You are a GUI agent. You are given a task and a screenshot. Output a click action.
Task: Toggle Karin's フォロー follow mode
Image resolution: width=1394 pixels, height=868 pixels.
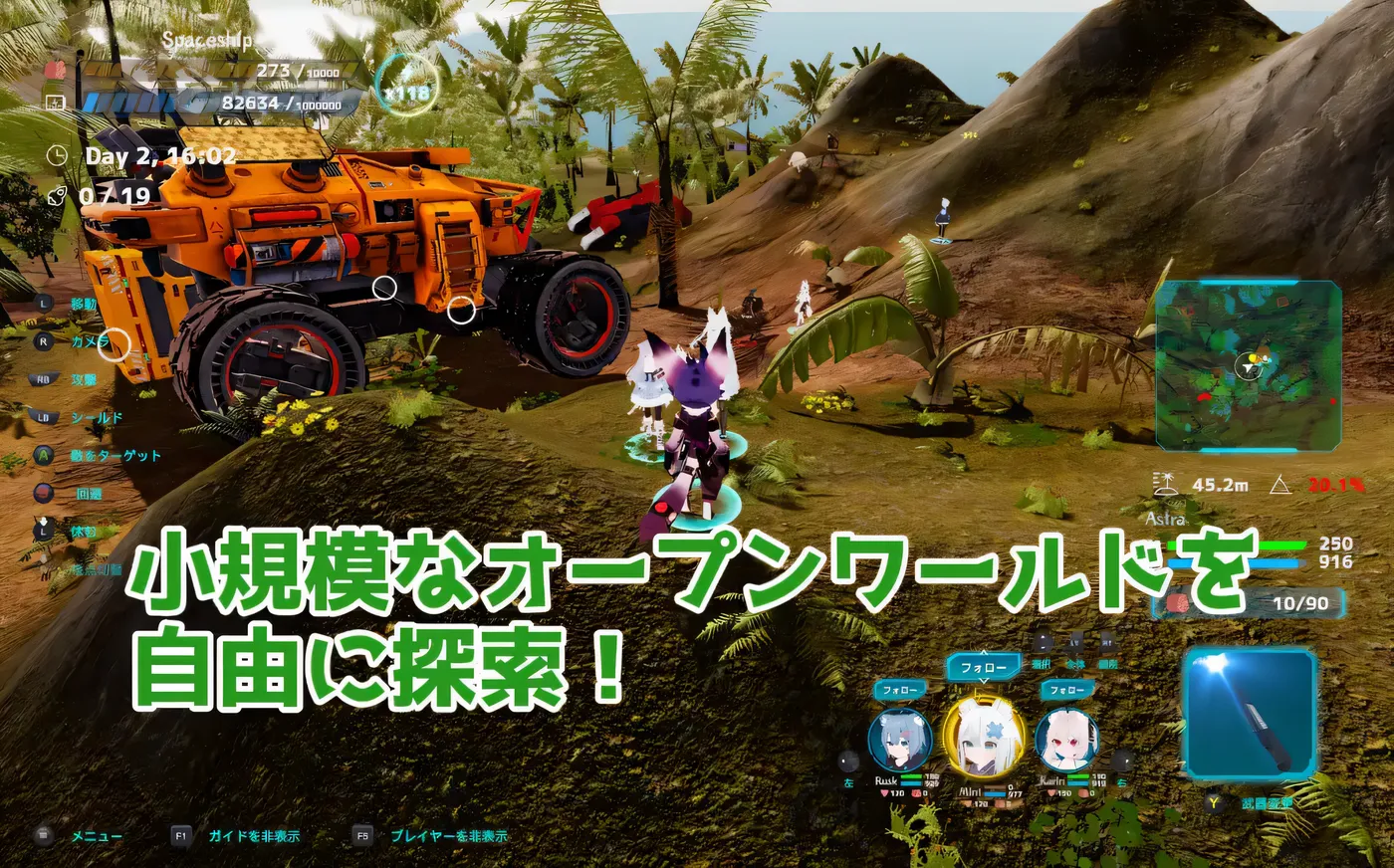[1067, 689]
